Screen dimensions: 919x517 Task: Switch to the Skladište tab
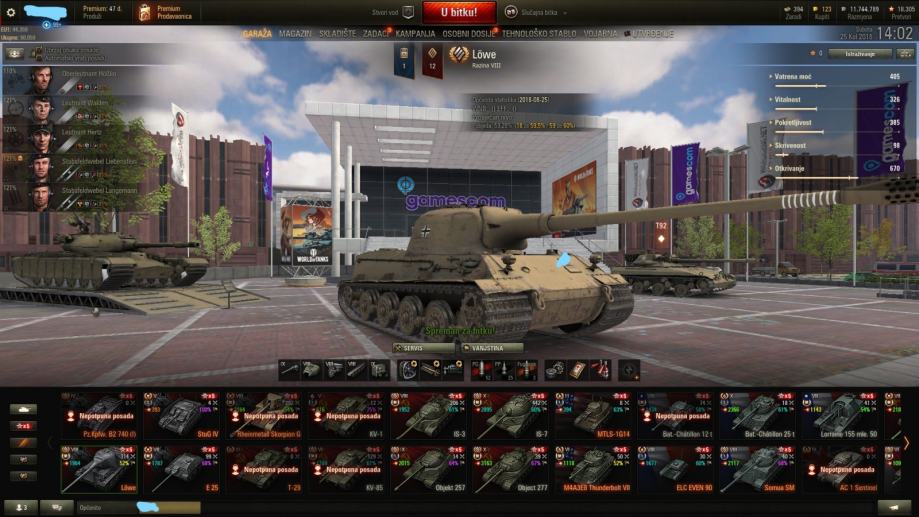pyautogui.click(x=337, y=33)
